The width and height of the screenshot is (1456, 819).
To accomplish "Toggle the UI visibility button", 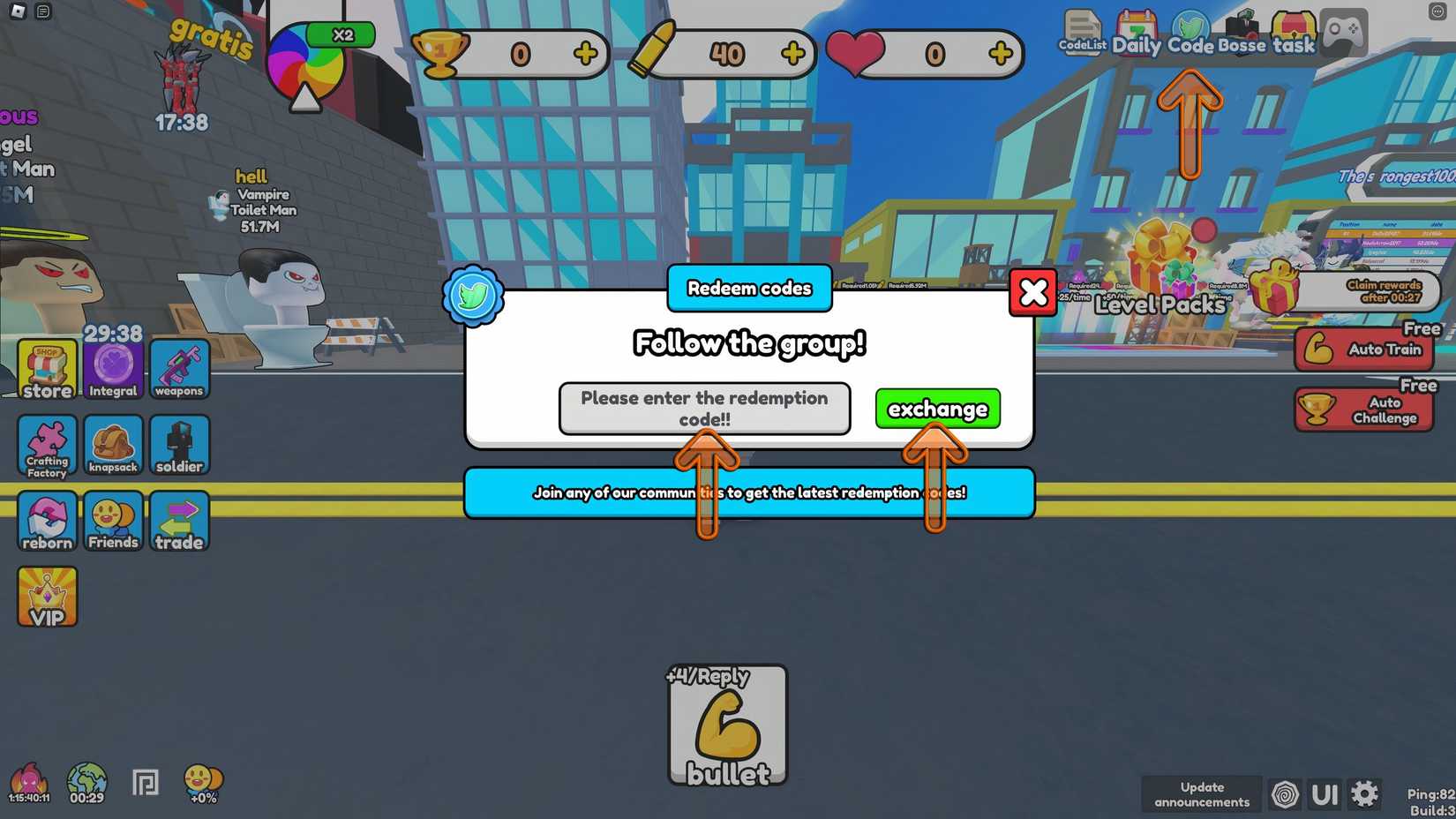I will [x=1326, y=793].
